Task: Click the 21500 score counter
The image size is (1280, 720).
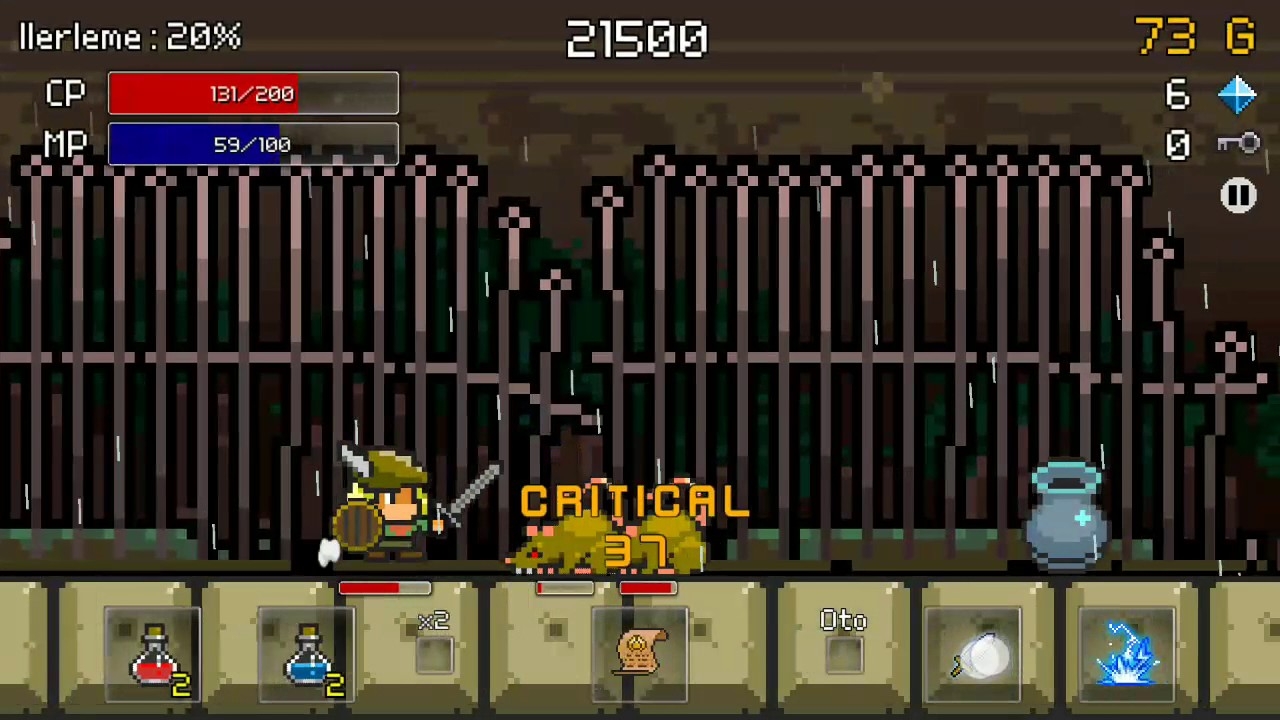Action: pos(637,40)
